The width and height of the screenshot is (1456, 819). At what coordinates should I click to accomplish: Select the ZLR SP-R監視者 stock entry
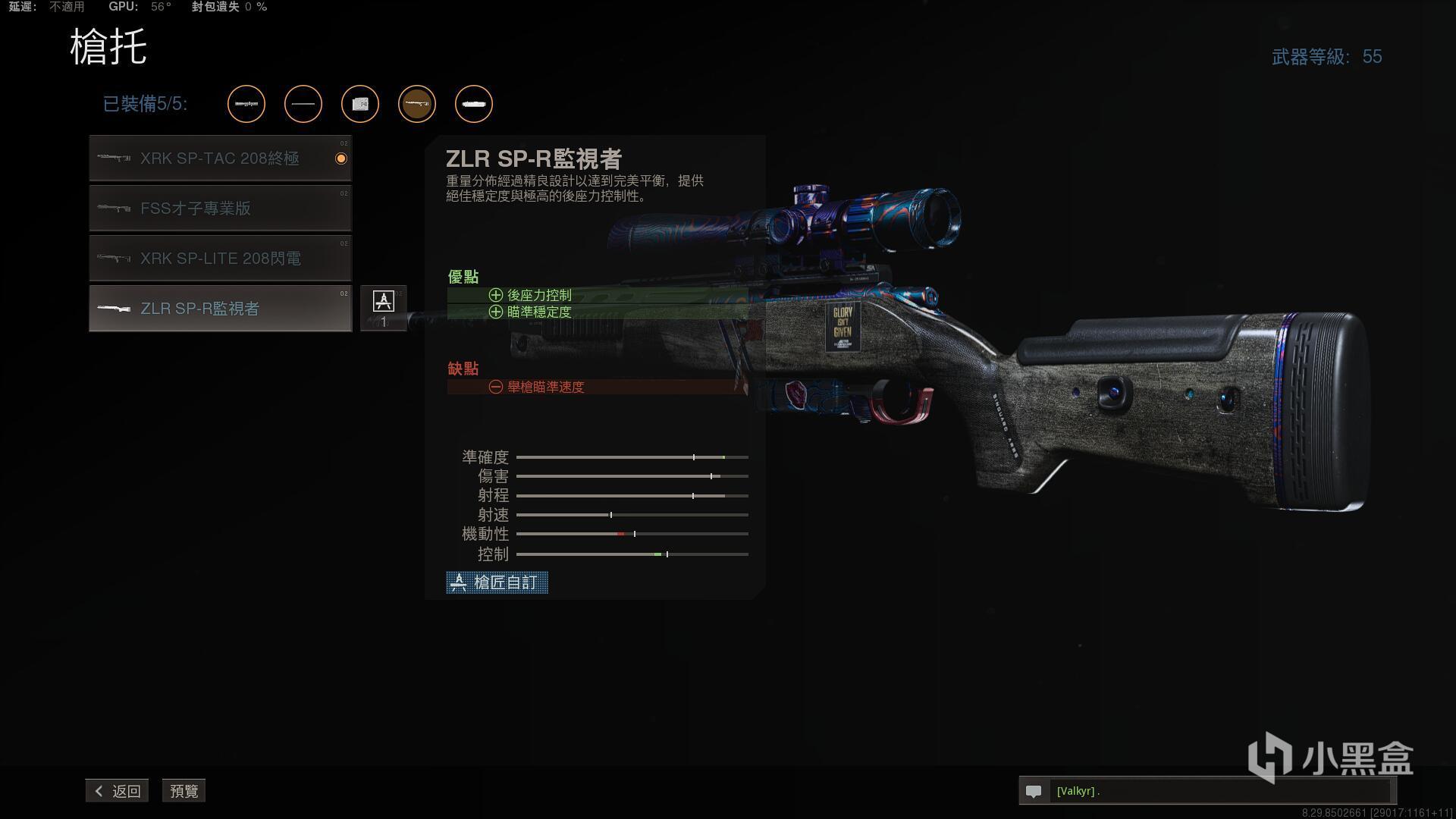[x=220, y=309]
